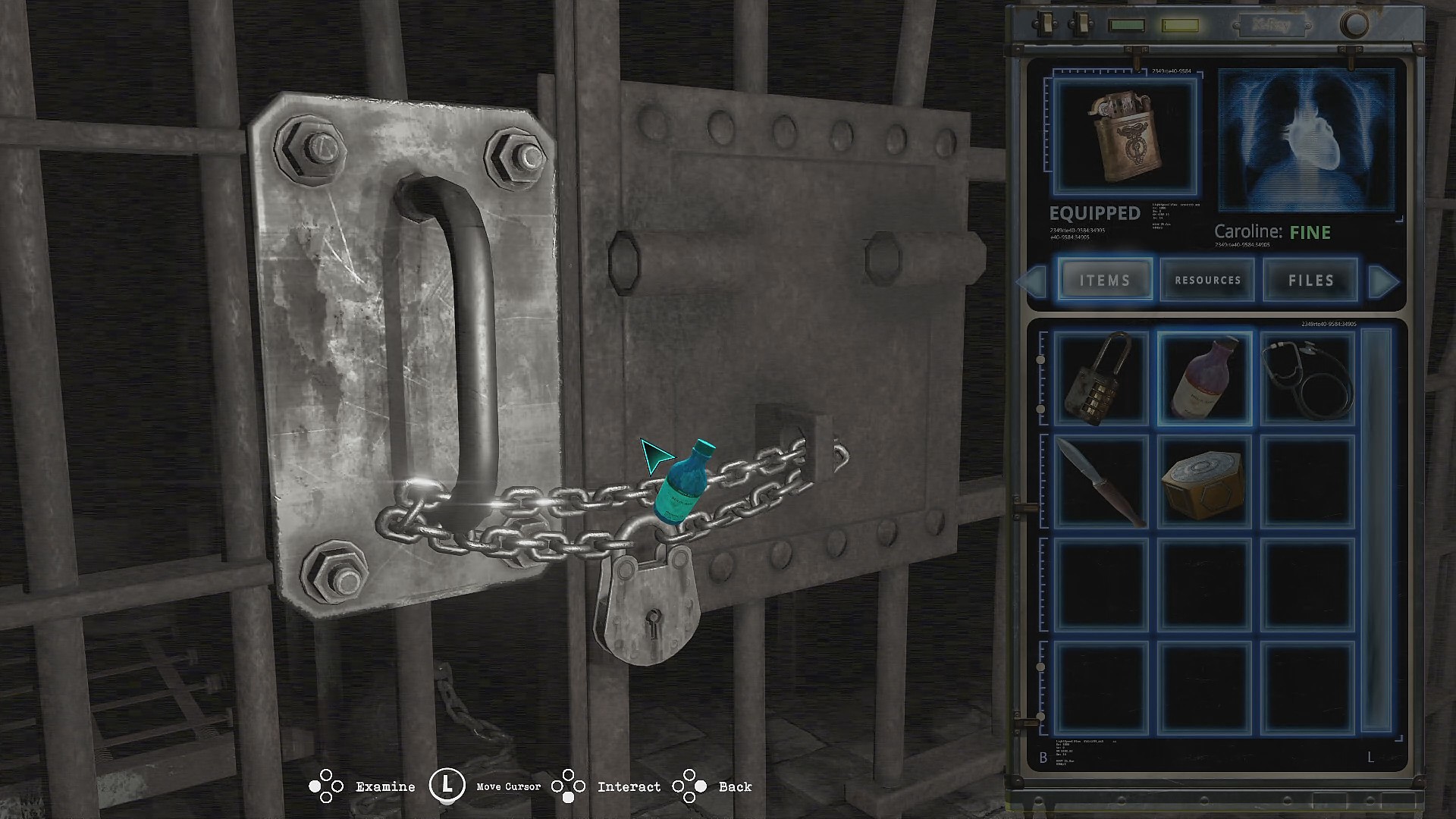Select the stethoscope inventory slot
The height and width of the screenshot is (819, 1456).
1308,377
